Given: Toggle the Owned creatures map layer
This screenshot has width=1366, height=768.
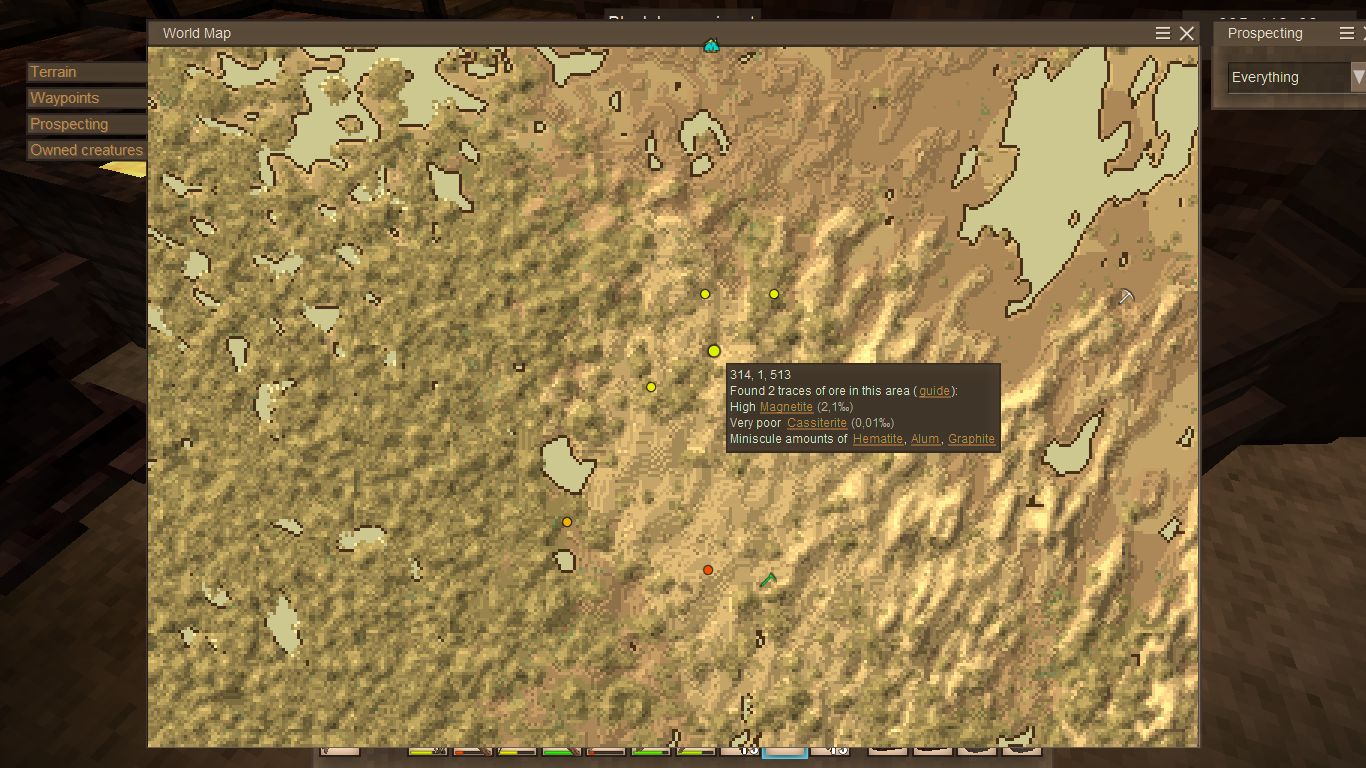Looking at the screenshot, I should [86, 150].
